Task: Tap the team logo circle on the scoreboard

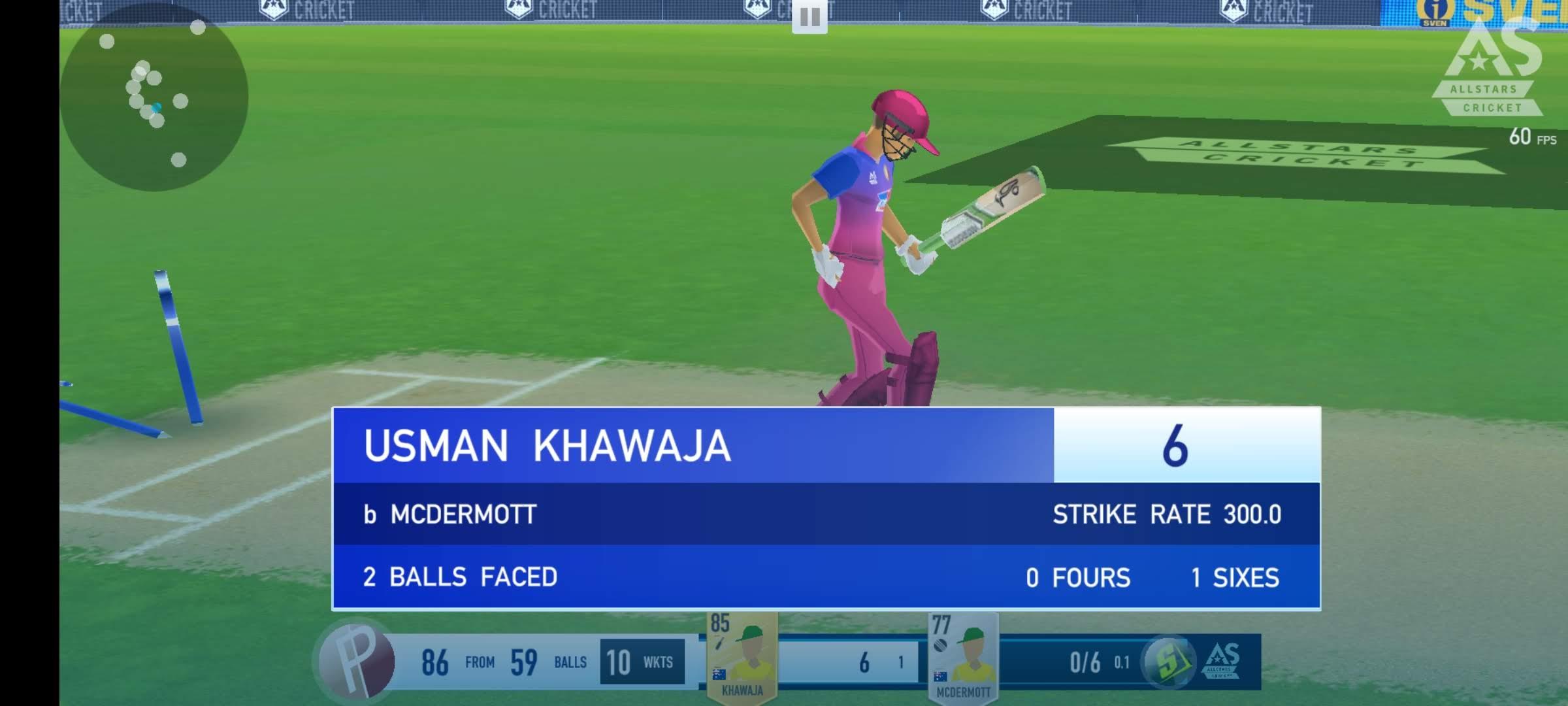Action: (356, 660)
